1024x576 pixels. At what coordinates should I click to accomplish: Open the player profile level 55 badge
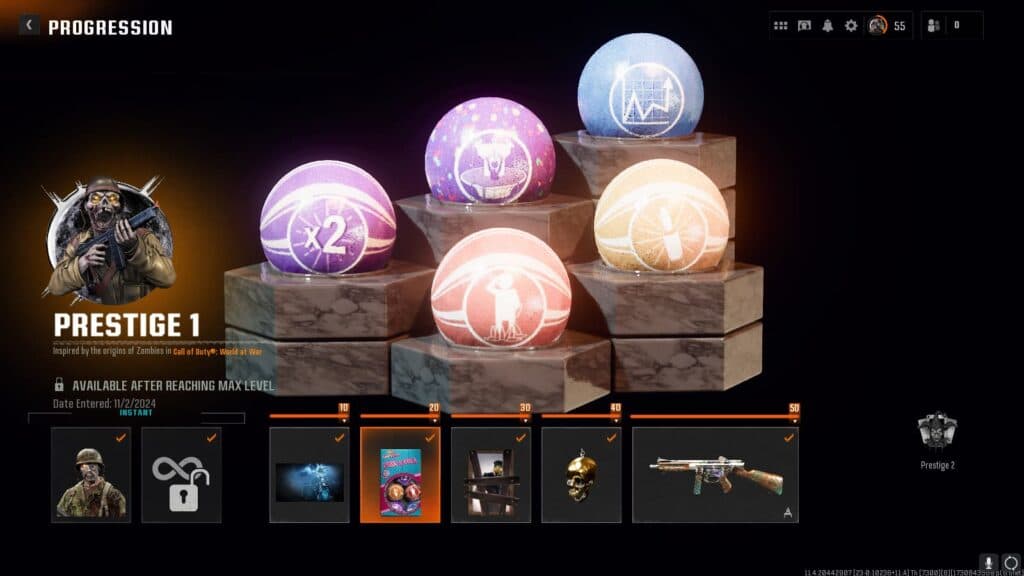point(887,26)
